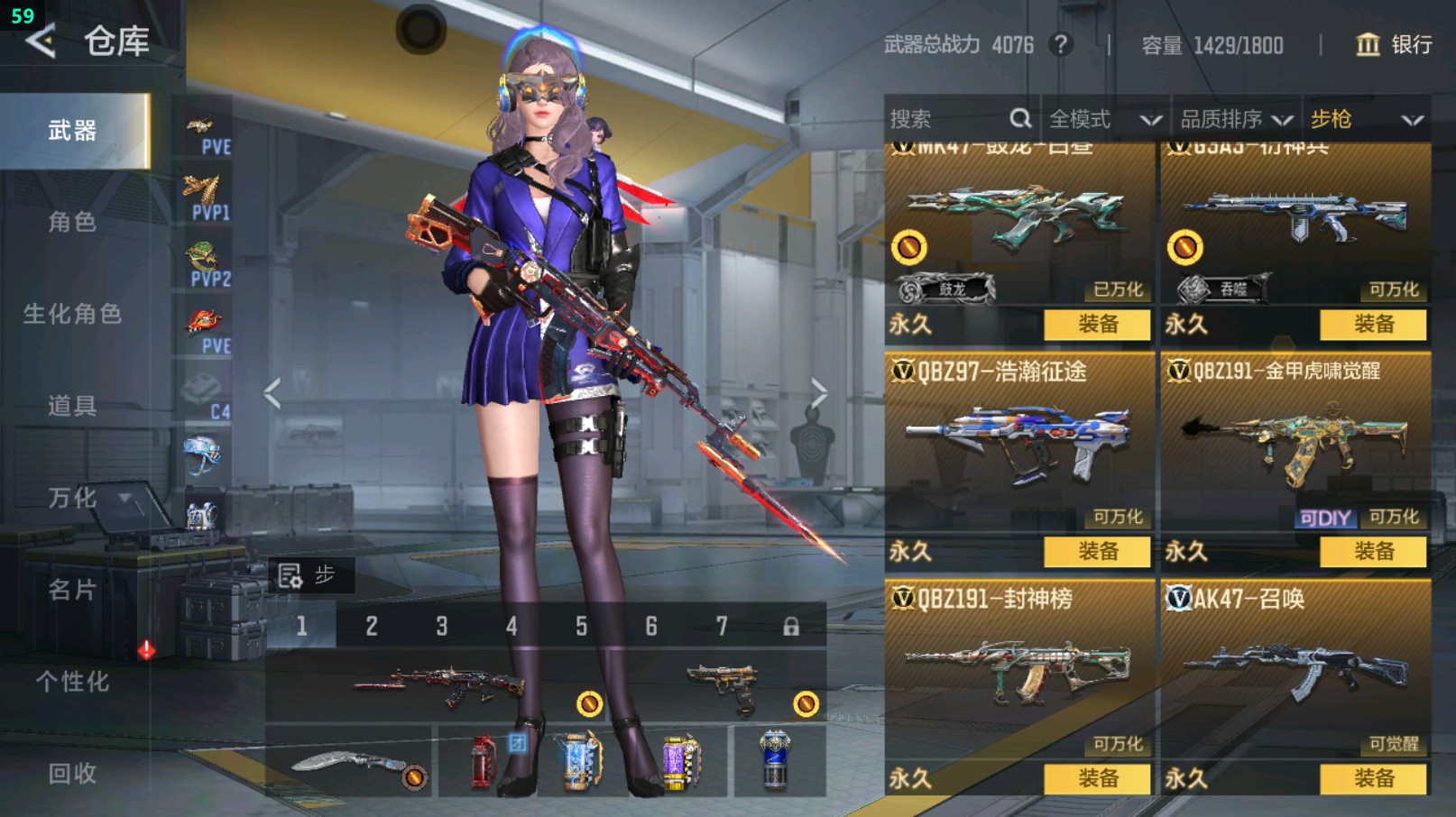The image size is (1456, 817).
Task: Click the 搜索 weapon search field
Action: (947, 119)
